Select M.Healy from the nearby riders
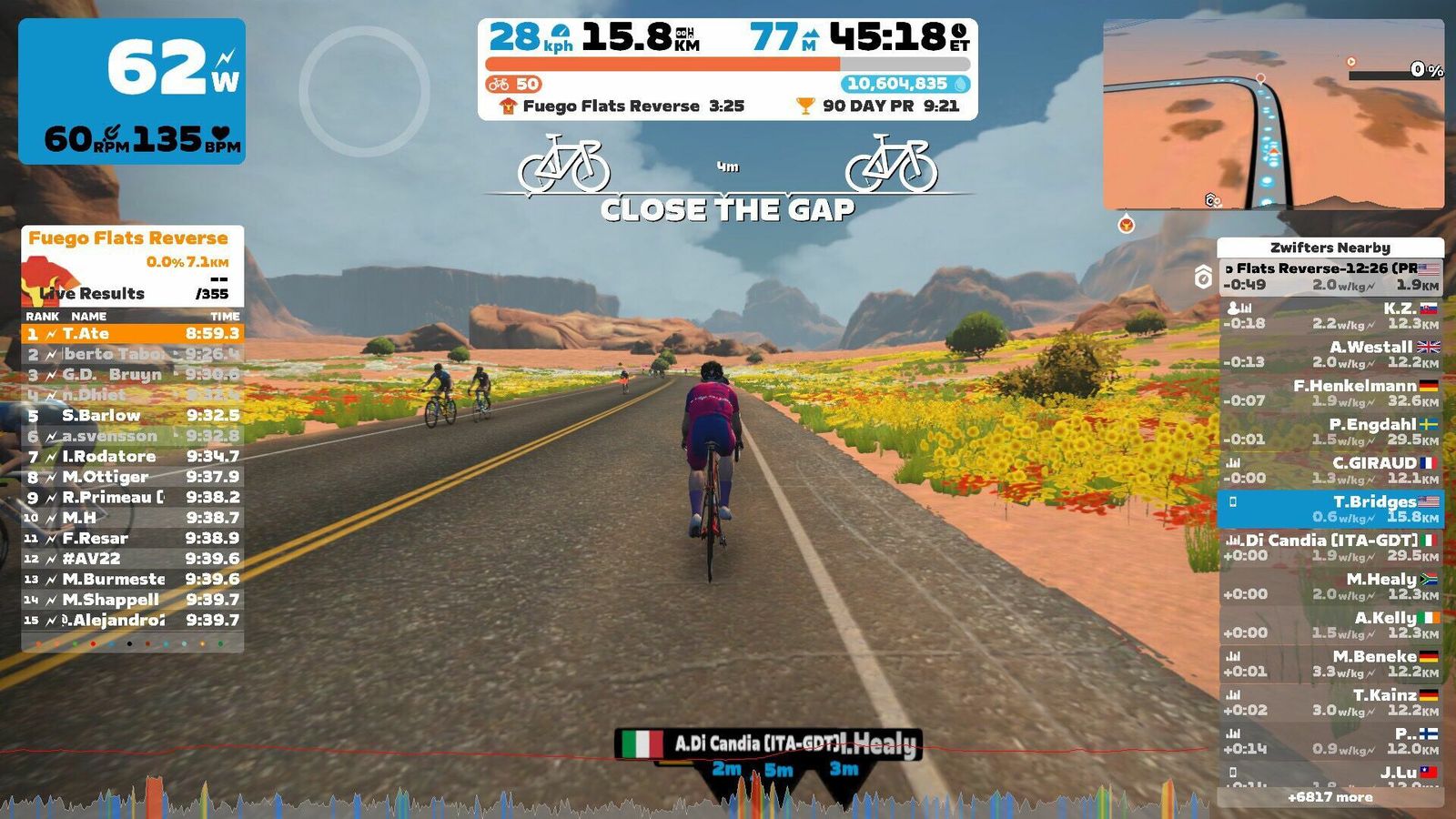The width and height of the screenshot is (1456, 819). (1330, 586)
